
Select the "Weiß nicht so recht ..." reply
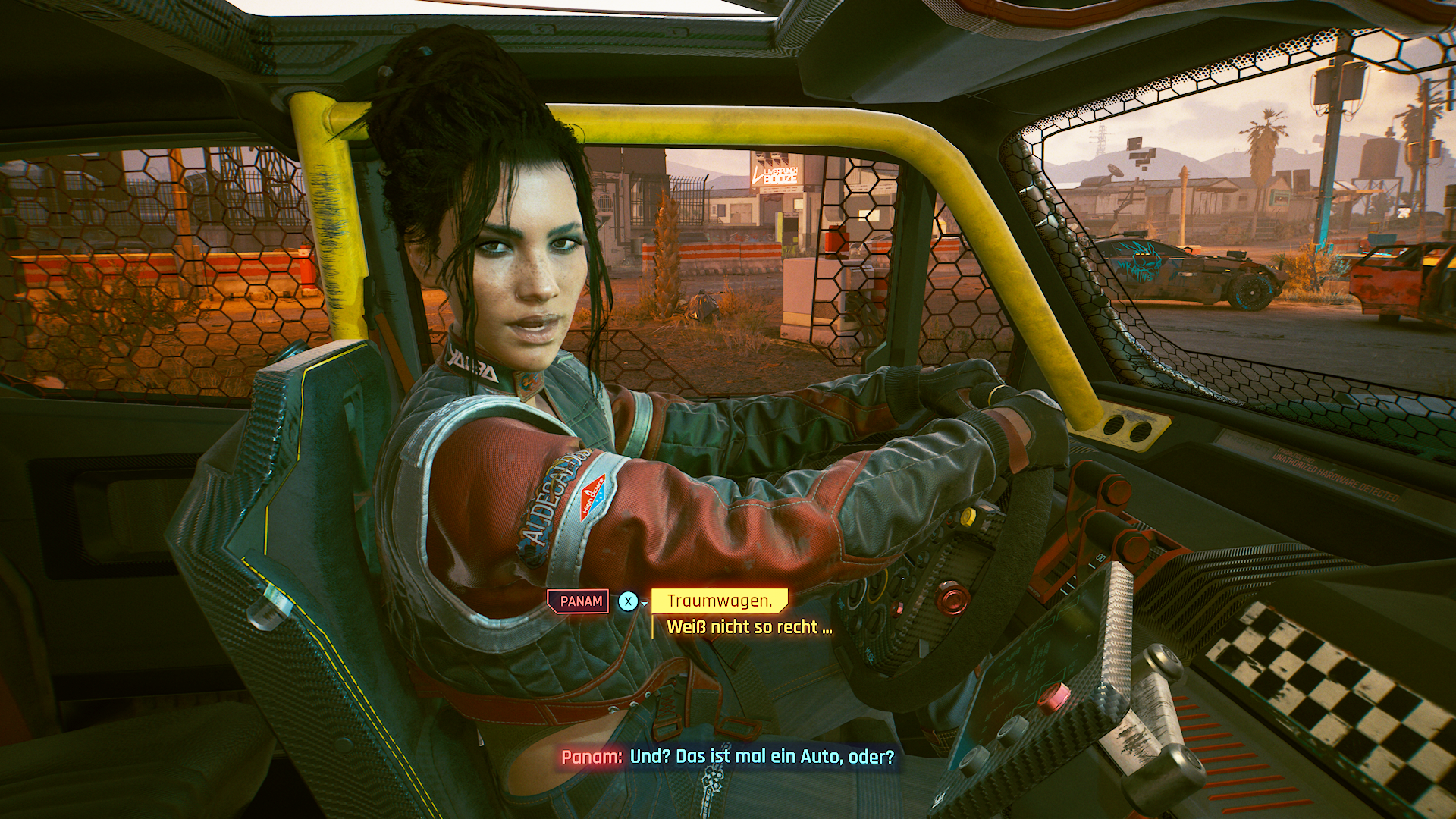tap(749, 627)
